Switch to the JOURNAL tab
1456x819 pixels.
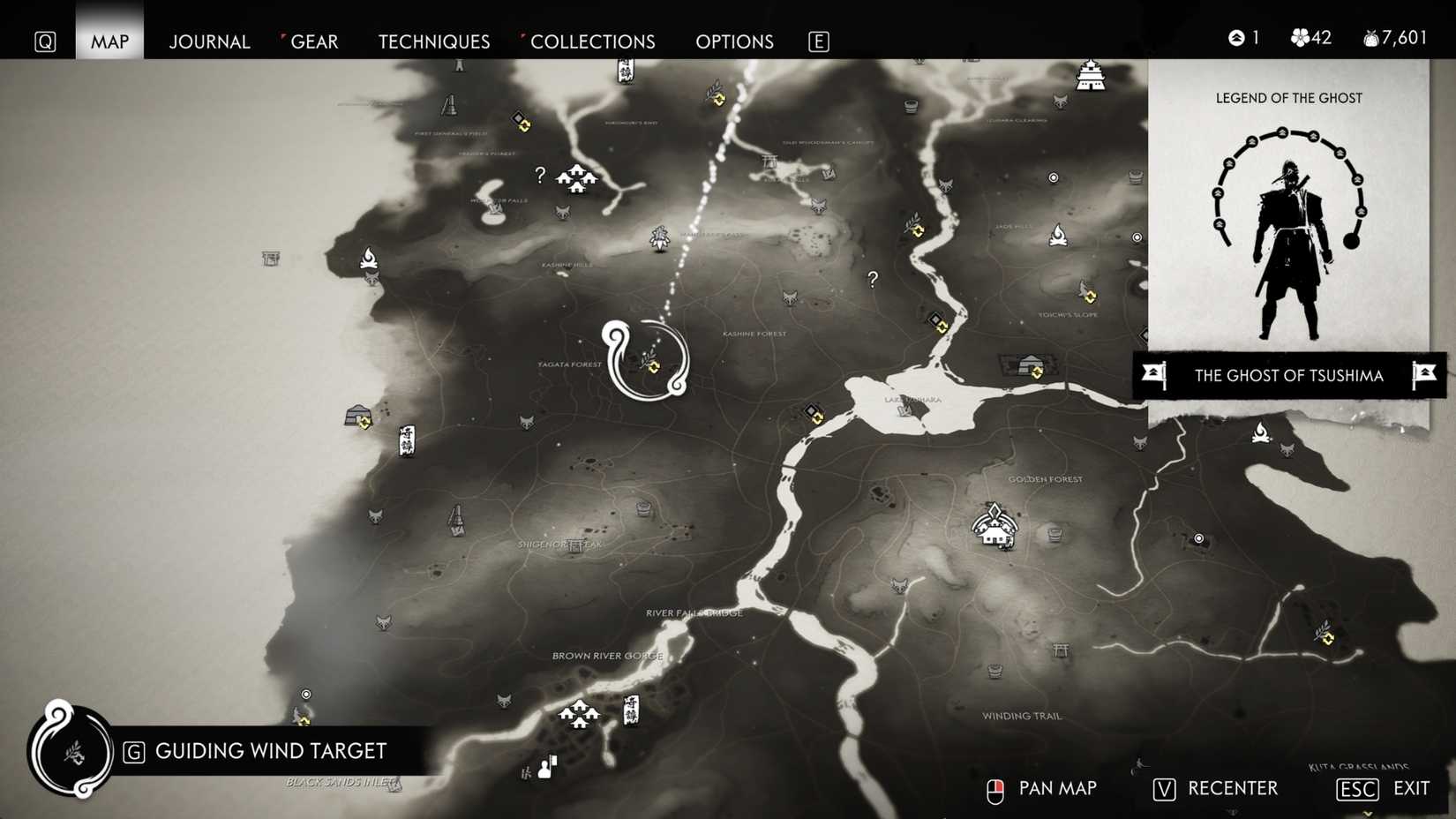209,41
